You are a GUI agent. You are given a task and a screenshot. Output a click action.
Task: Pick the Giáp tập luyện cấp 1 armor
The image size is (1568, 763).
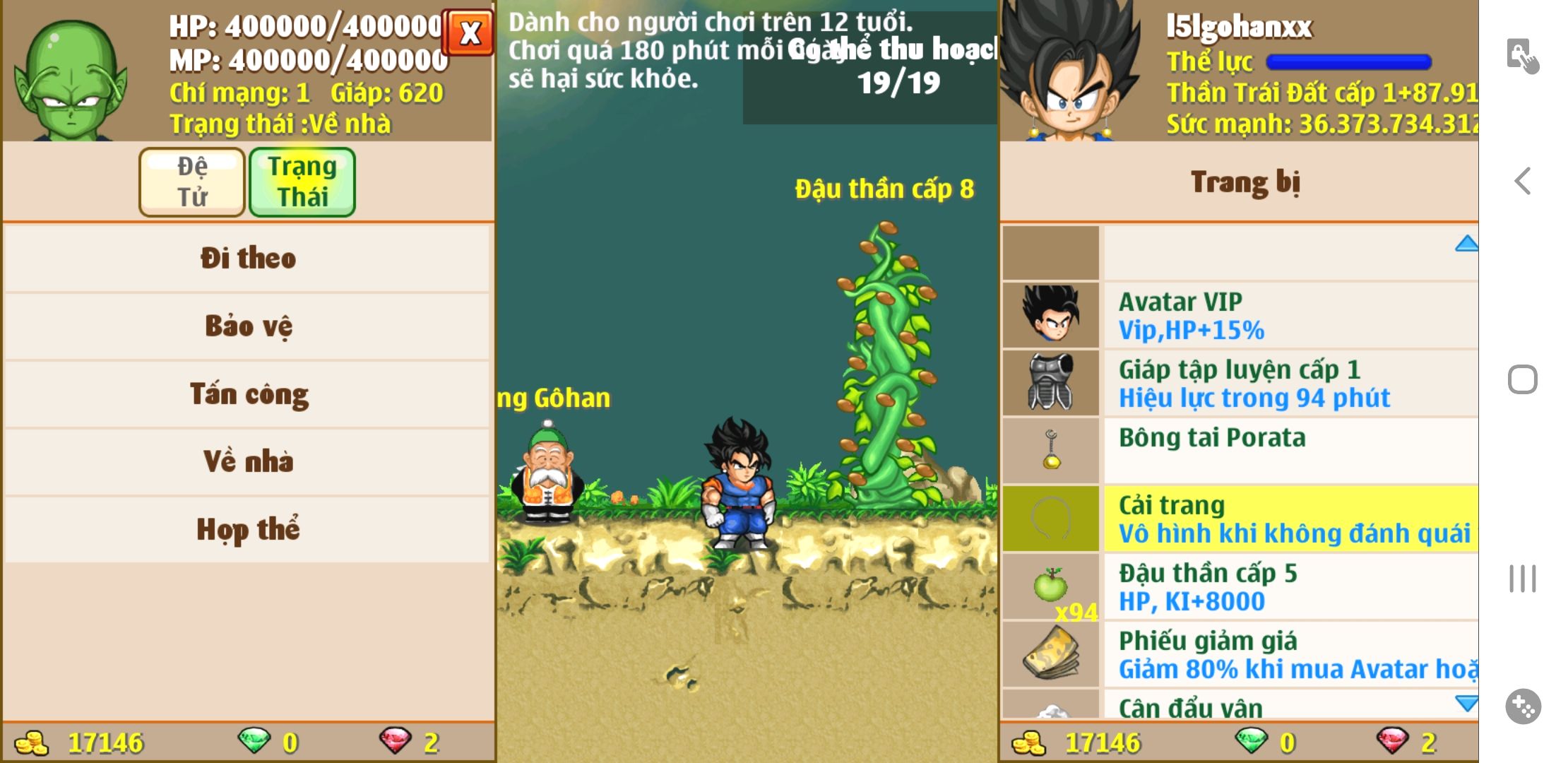click(x=1289, y=383)
